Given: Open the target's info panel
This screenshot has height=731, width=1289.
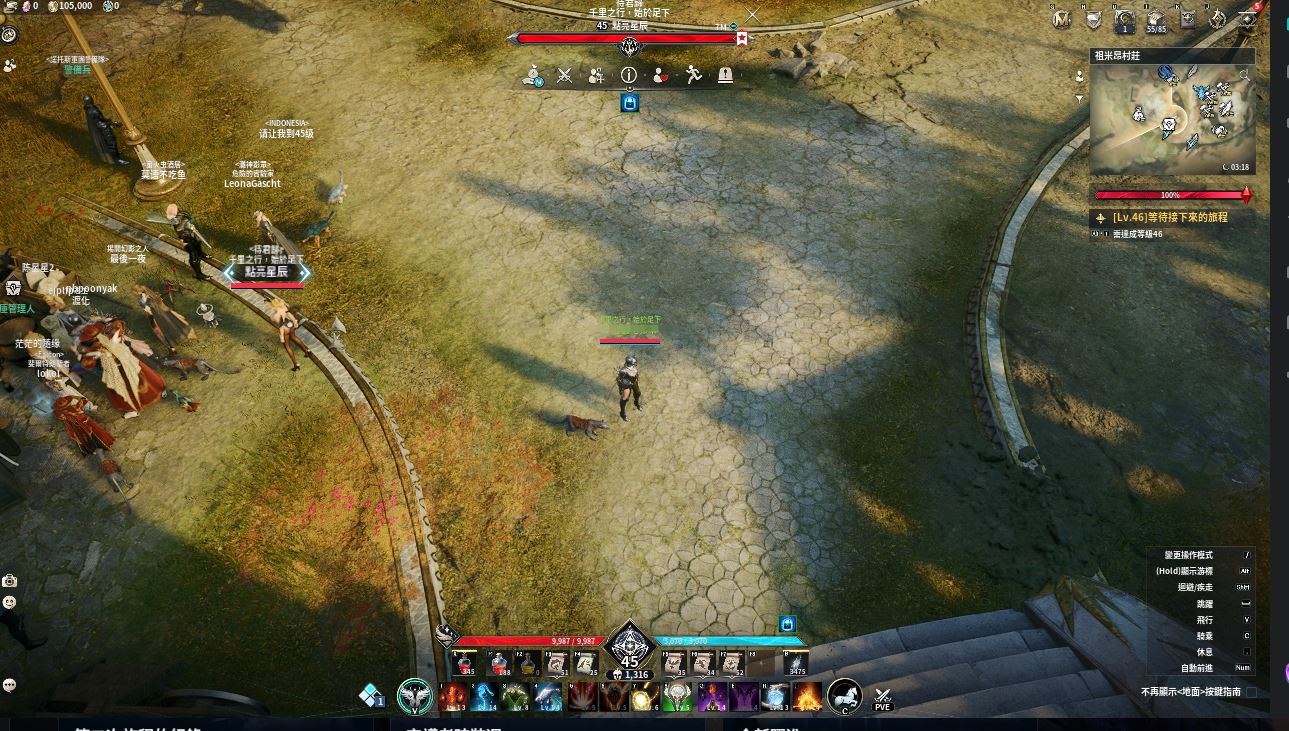Looking at the screenshot, I should [x=629, y=75].
